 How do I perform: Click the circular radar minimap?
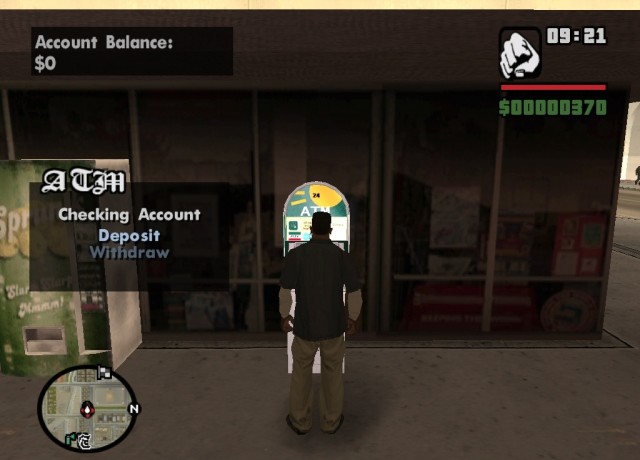coord(86,408)
